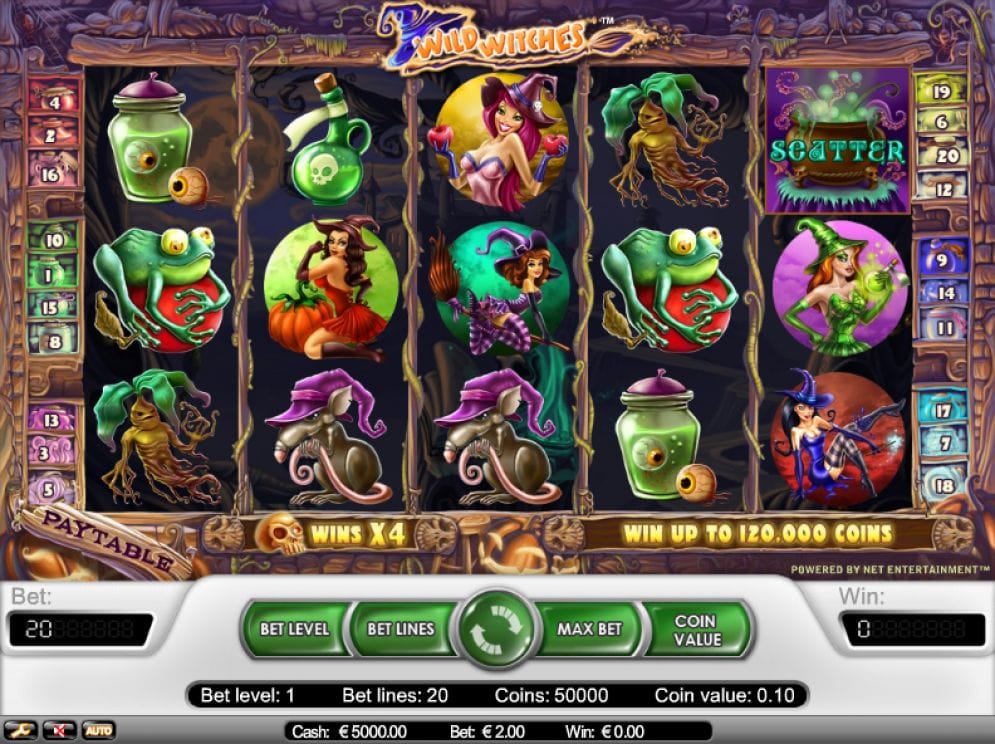The height and width of the screenshot is (744, 995).
Task: Pick bet line 12 marker
Action: click(941, 187)
